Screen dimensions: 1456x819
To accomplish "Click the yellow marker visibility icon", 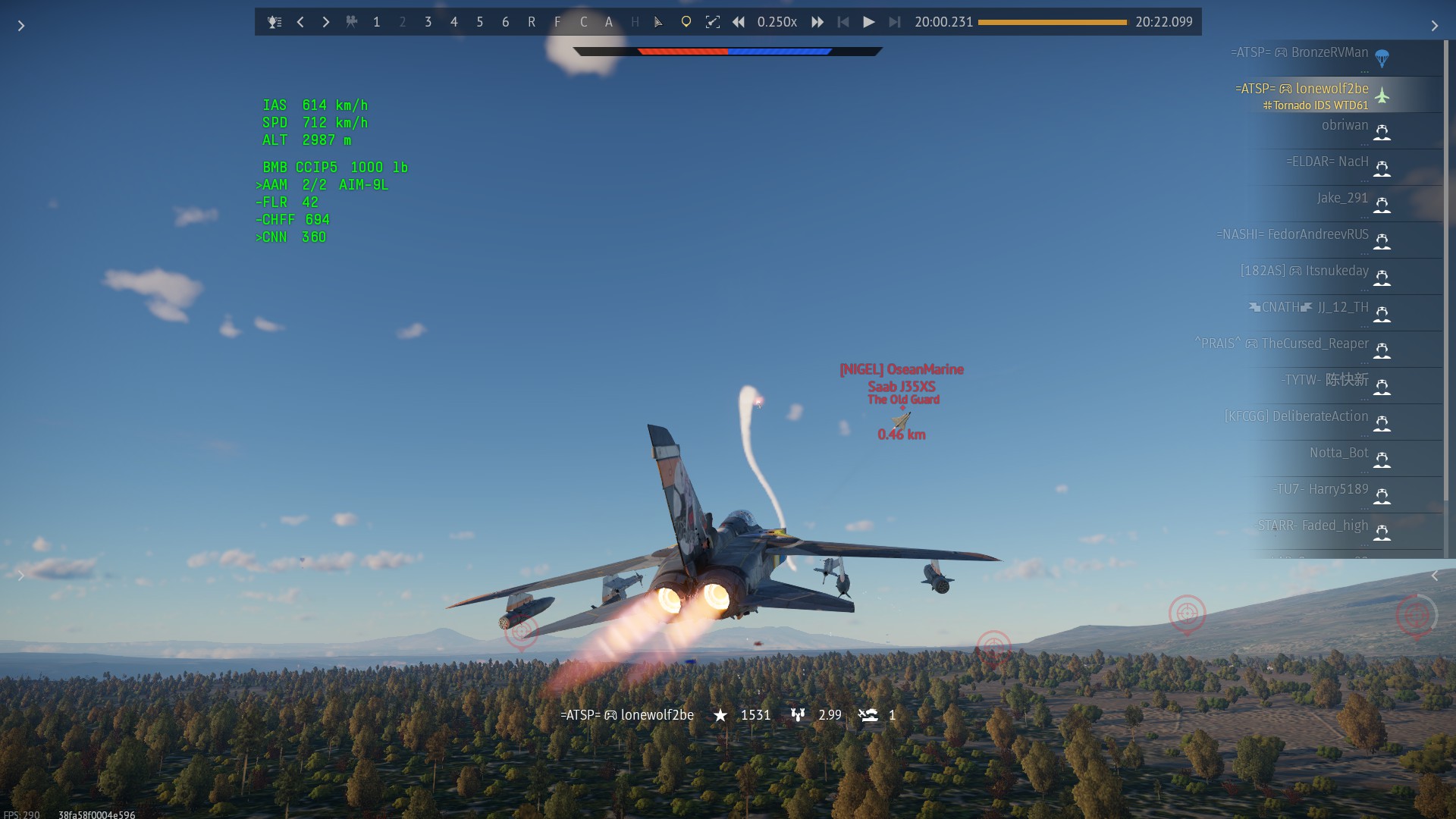I will point(686,22).
